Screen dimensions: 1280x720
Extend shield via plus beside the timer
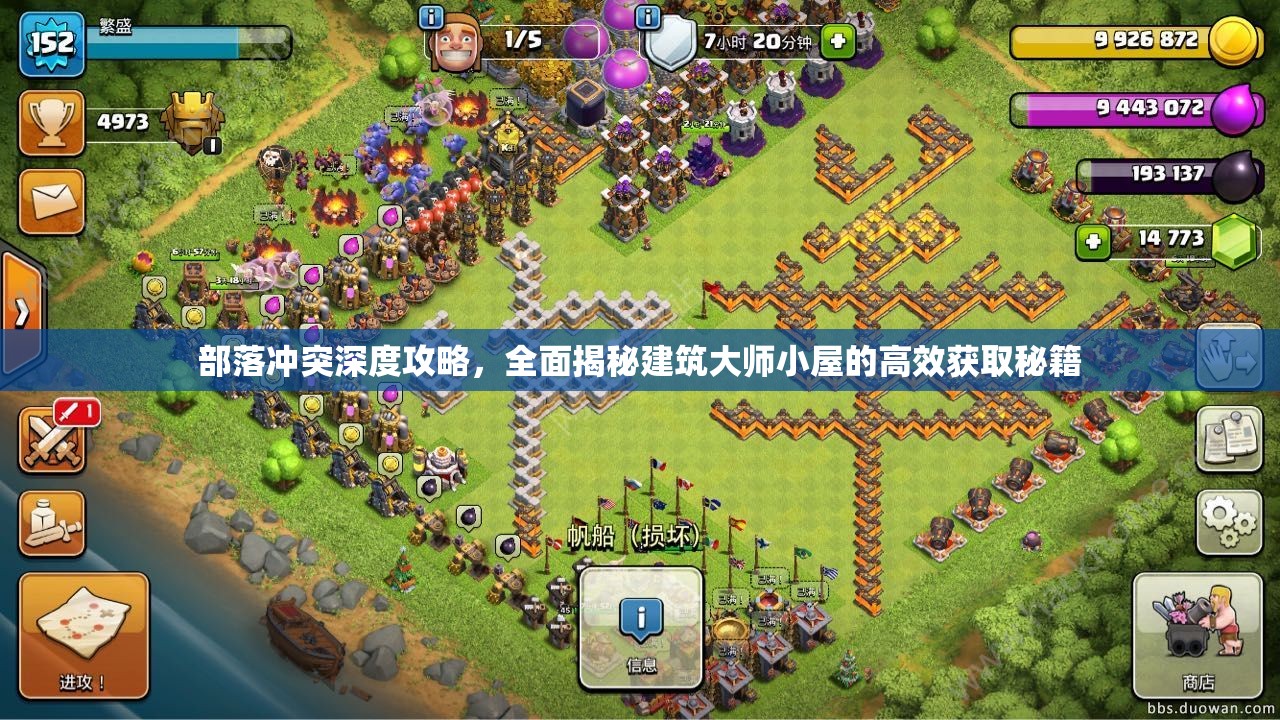tap(836, 42)
